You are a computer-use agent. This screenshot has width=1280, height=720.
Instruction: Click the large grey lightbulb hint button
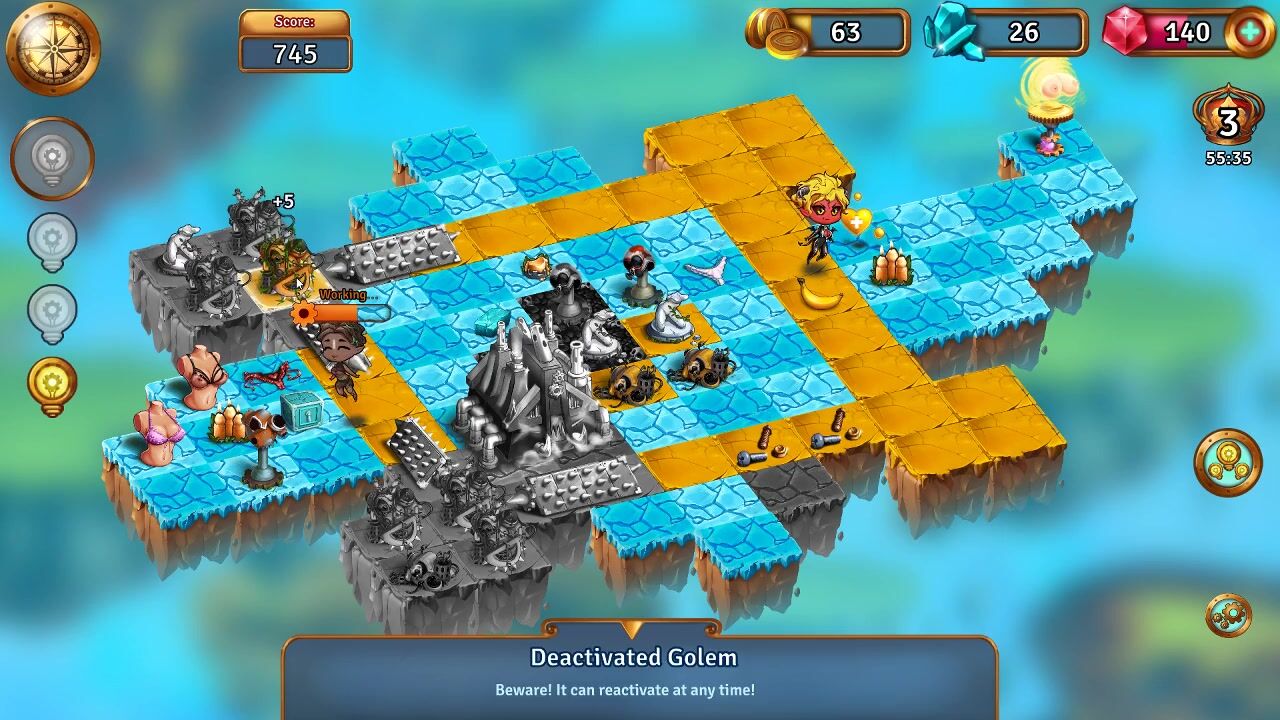(x=52, y=158)
